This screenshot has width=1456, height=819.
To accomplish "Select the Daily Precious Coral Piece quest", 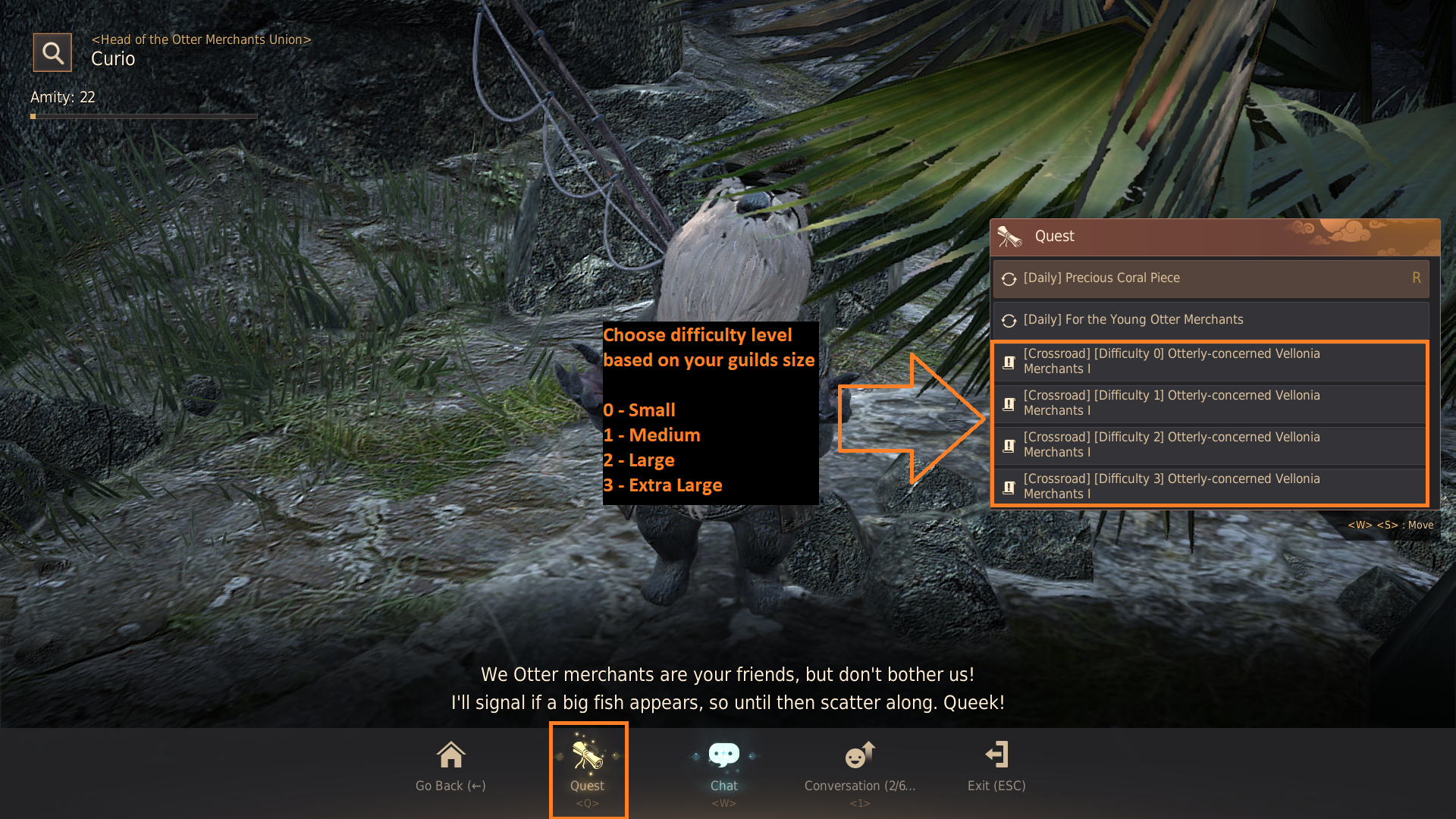I will pos(1210,278).
